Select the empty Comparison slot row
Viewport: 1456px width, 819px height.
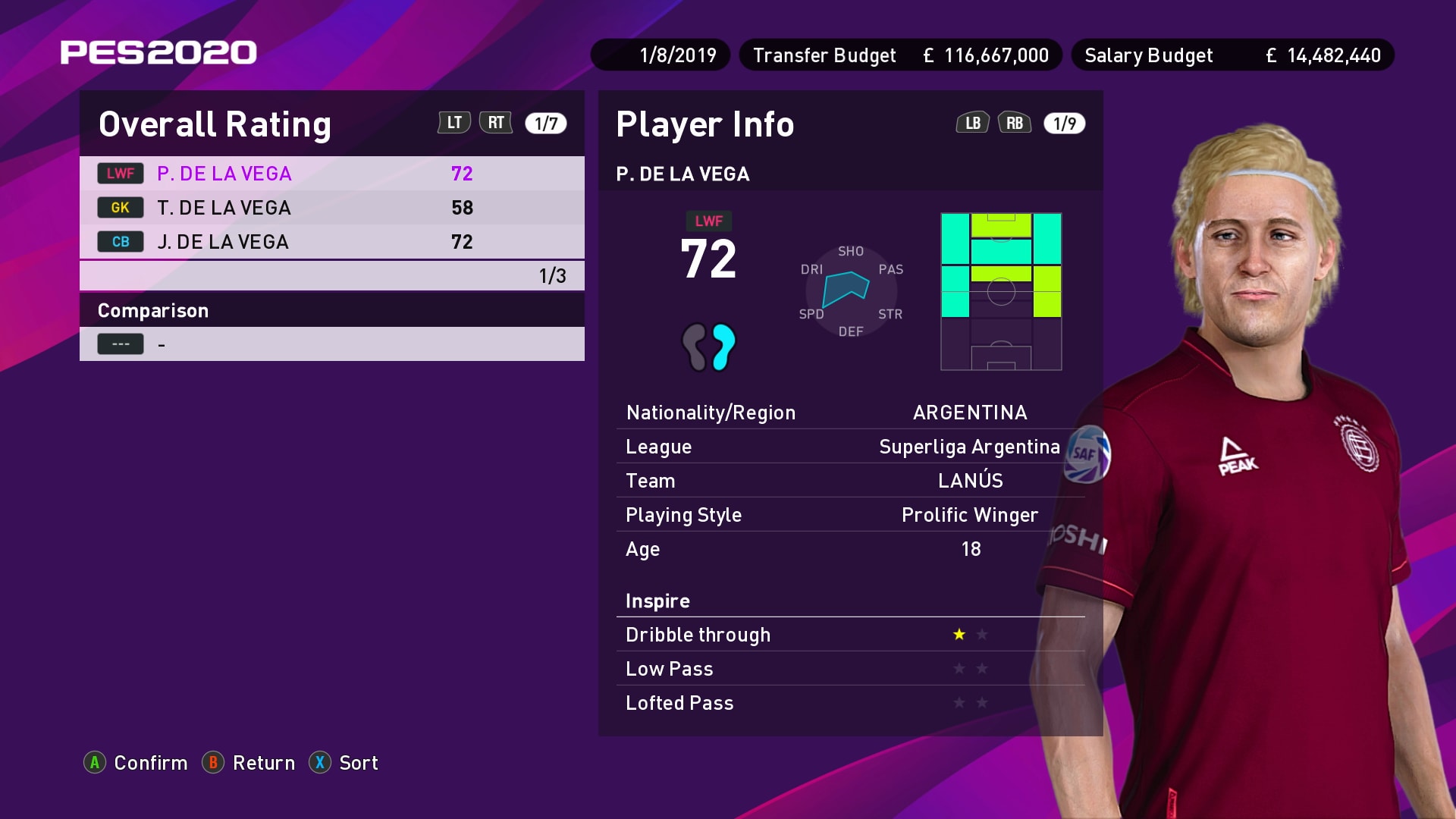point(331,344)
